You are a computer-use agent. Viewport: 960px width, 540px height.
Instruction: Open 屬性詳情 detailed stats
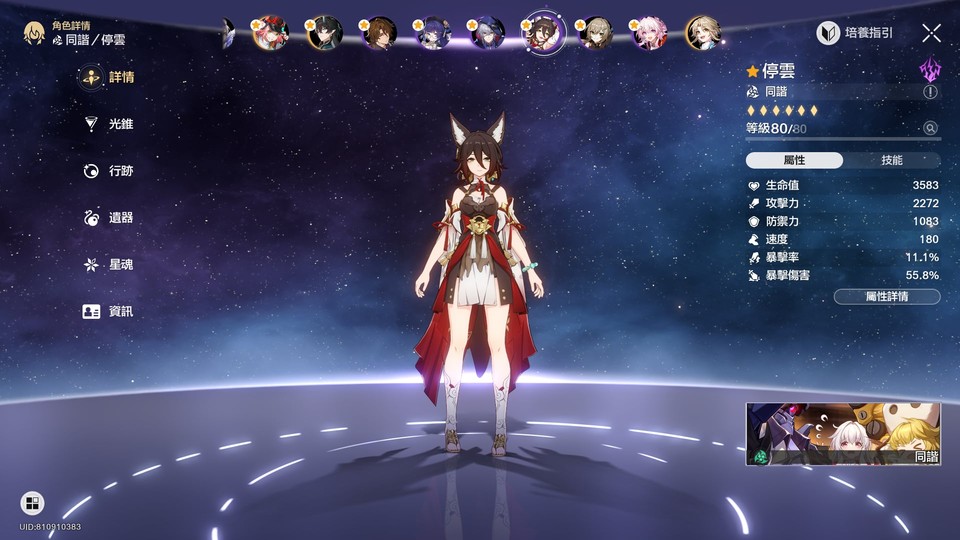pos(887,296)
